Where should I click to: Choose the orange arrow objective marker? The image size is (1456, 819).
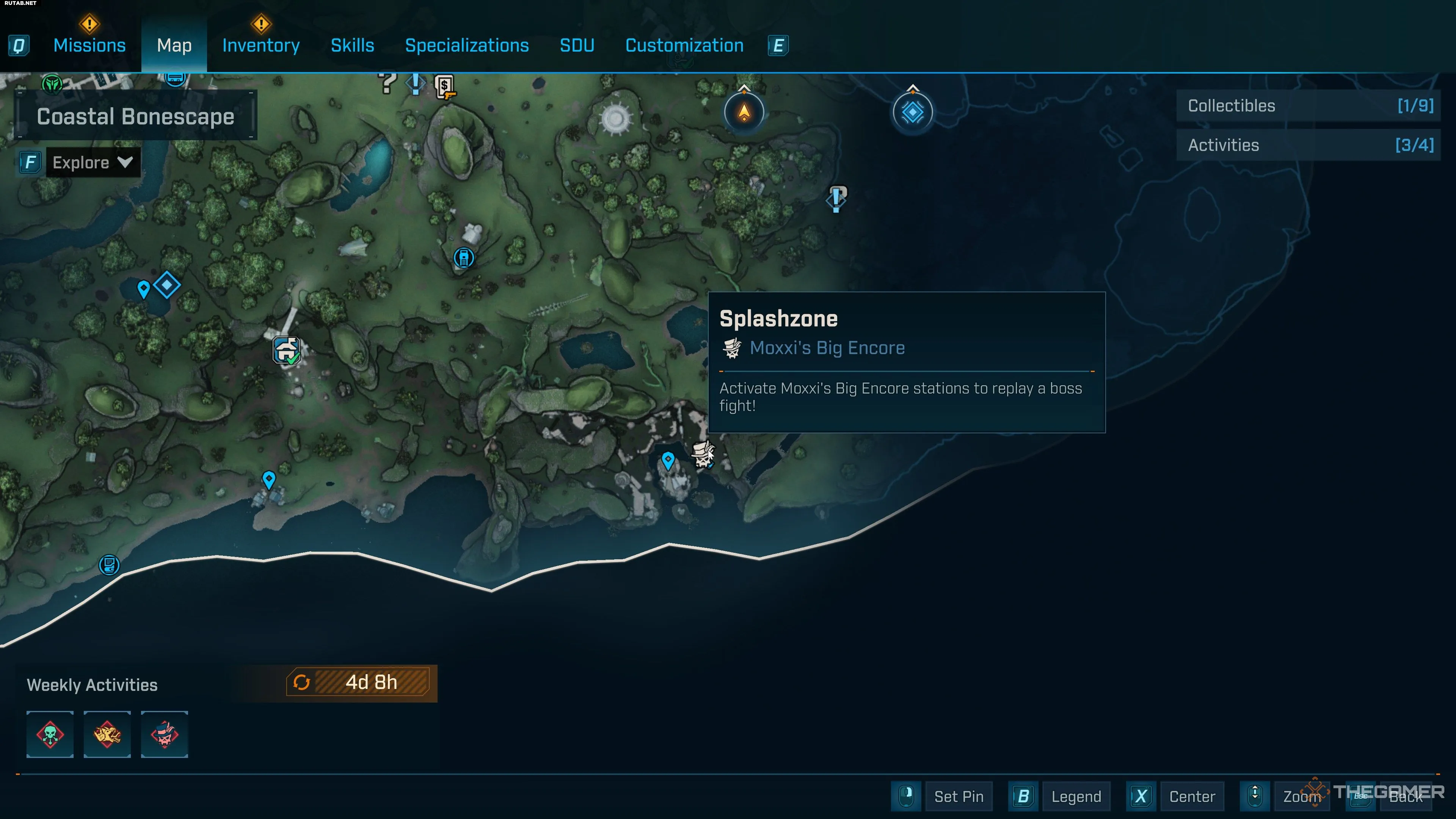(744, 112)
